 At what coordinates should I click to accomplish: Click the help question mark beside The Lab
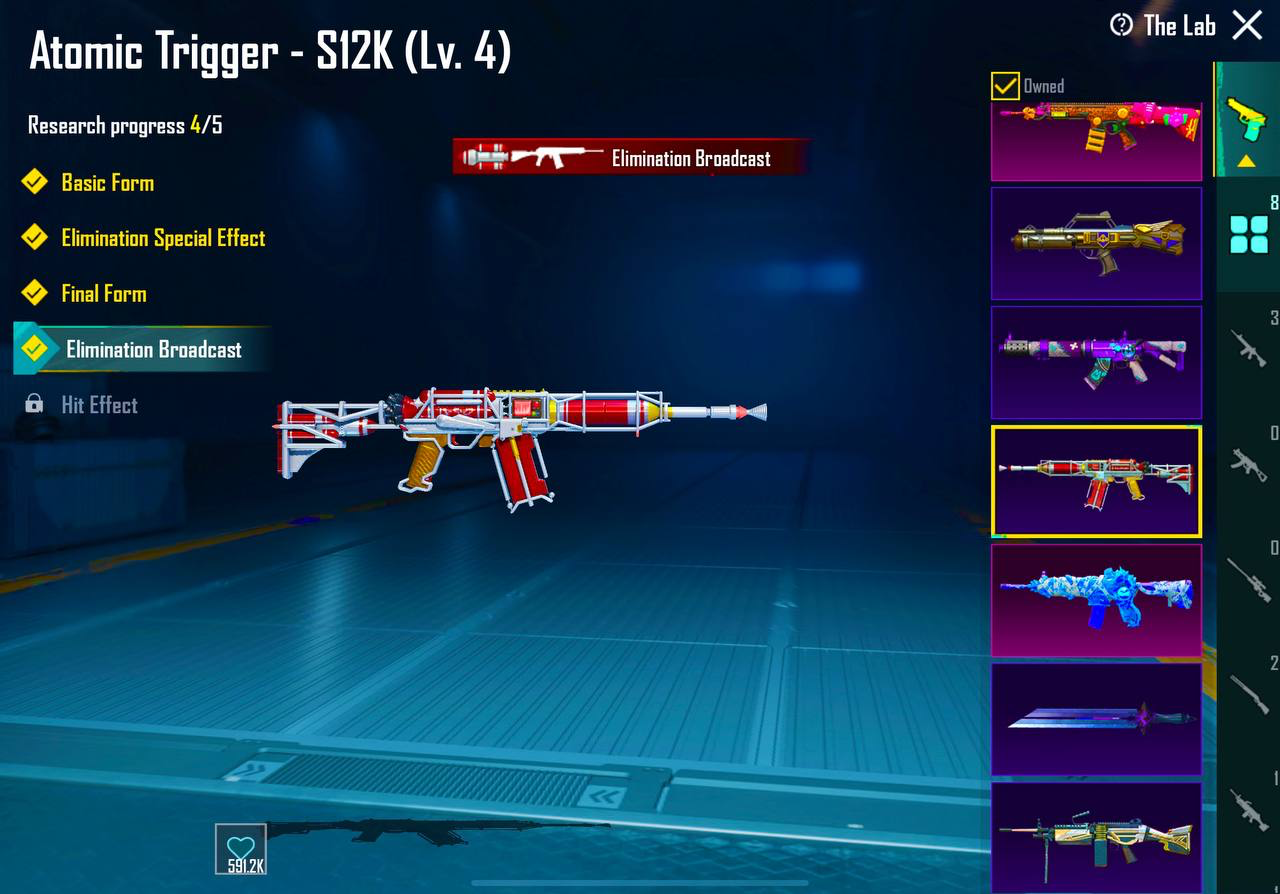point(1123,26)
